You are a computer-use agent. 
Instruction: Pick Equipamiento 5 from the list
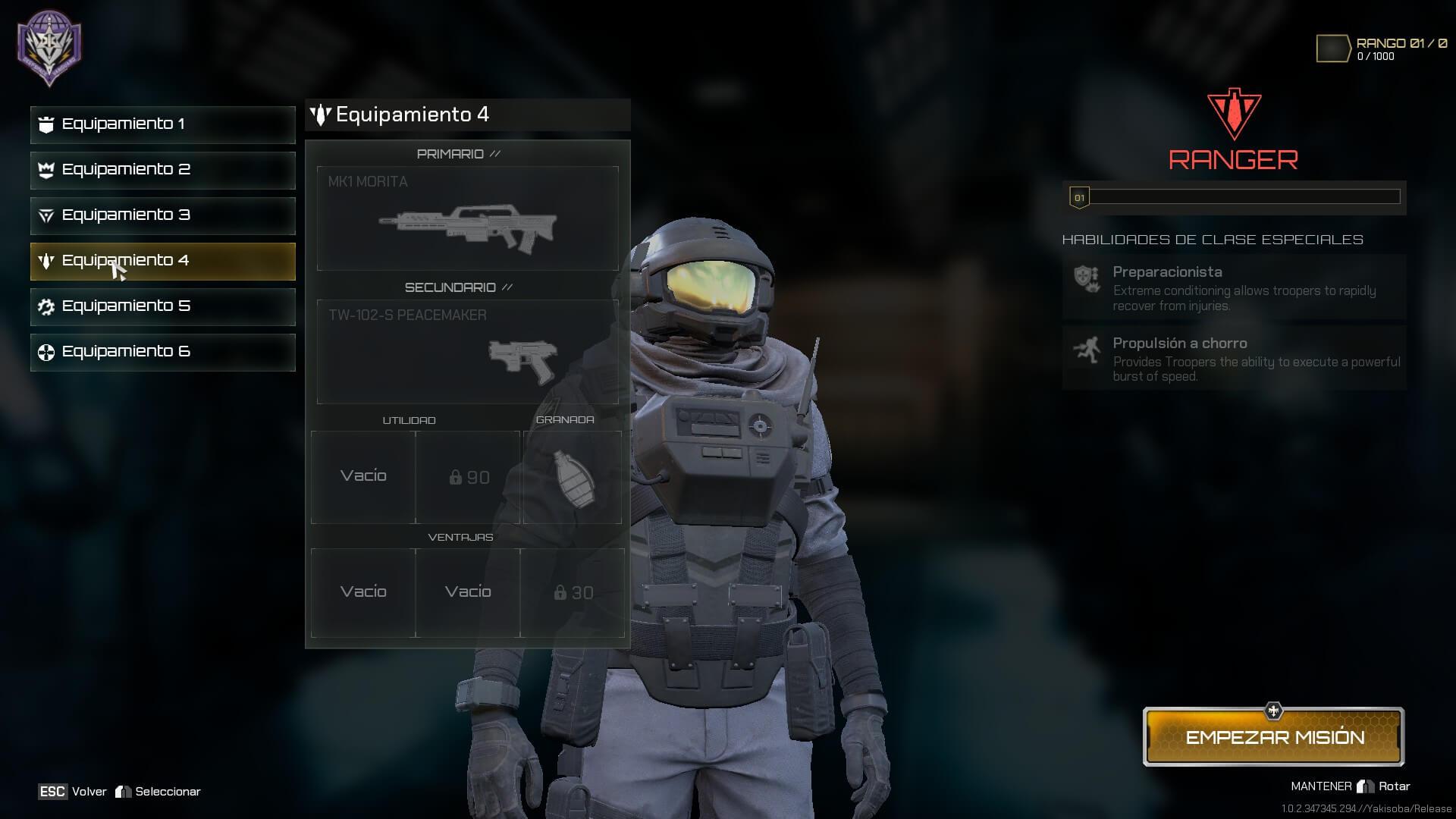coord(162,306)
